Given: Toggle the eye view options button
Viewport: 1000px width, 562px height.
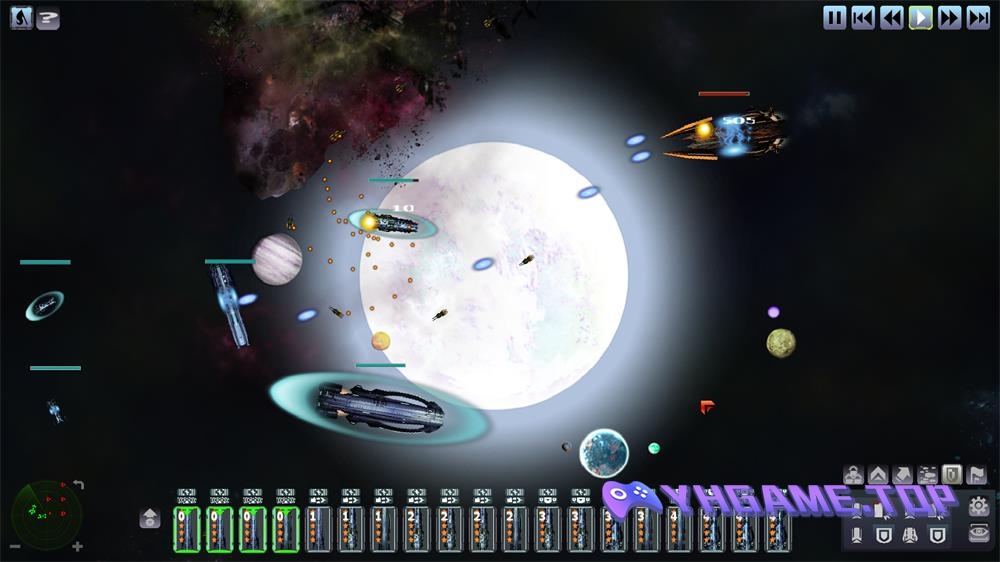Looking at the screenshot, I should 979,535.
